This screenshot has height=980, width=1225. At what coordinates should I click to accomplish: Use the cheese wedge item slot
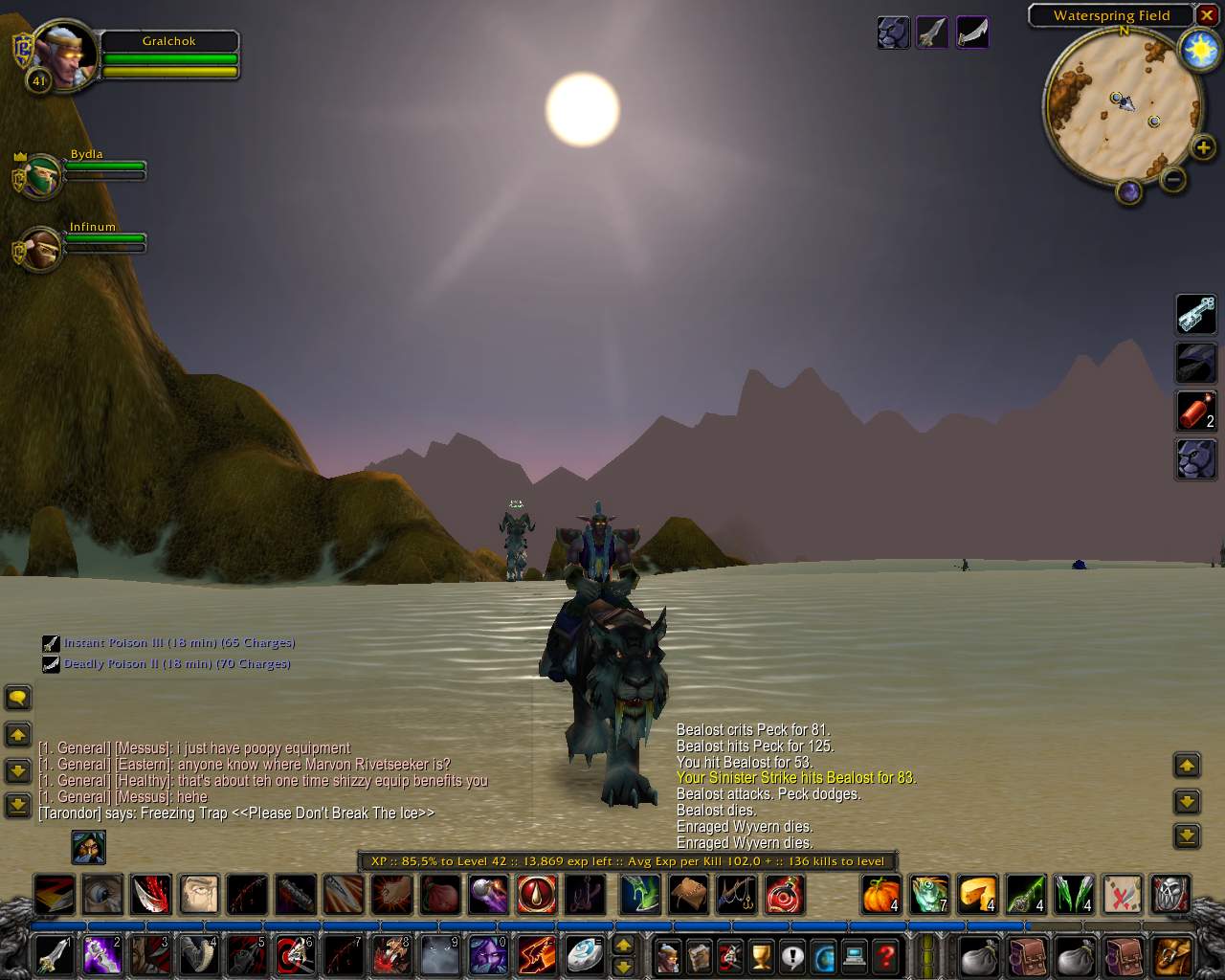[x=977, y=895]
